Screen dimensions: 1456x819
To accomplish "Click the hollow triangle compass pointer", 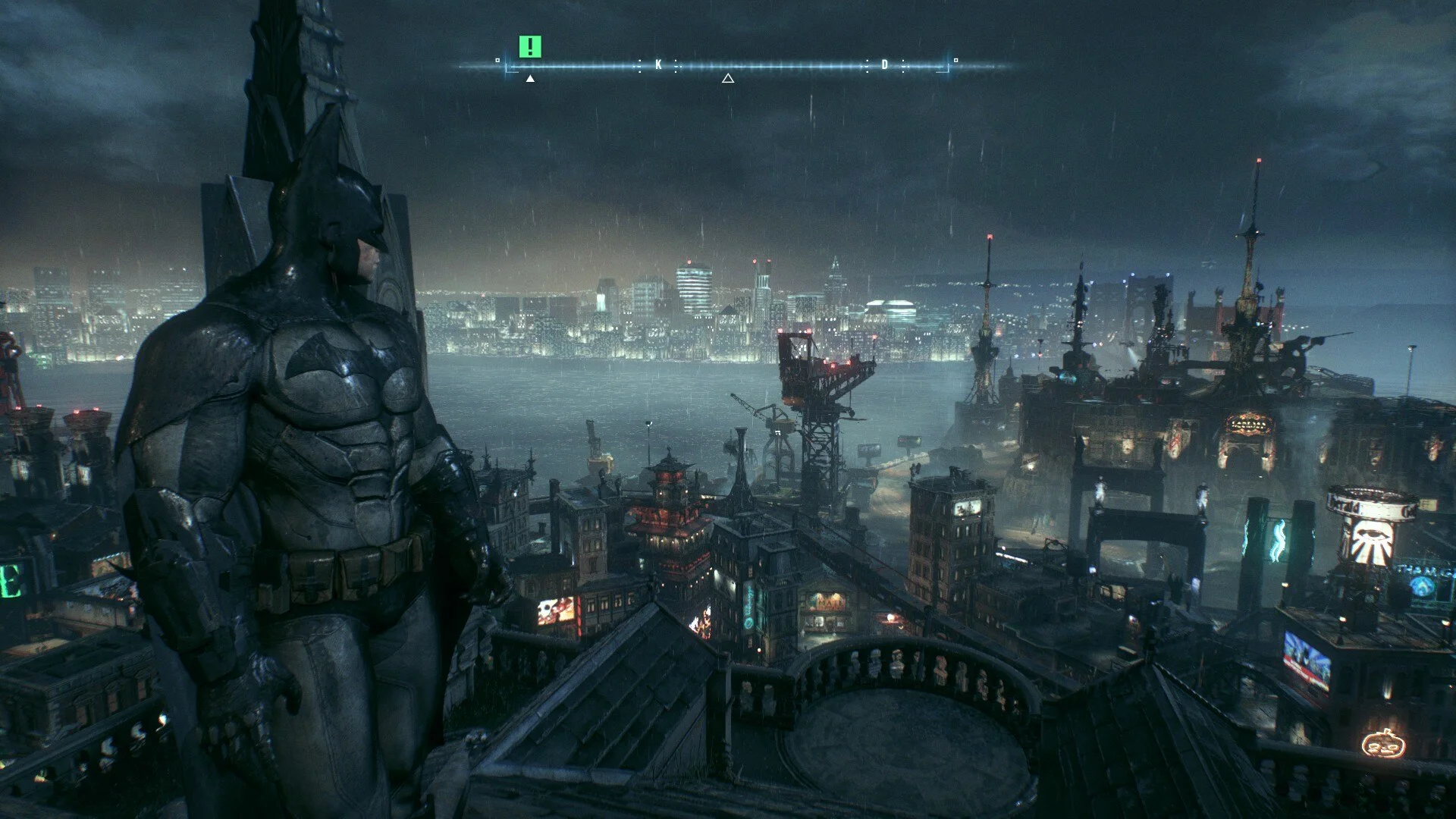I will [x=728, y=78].
